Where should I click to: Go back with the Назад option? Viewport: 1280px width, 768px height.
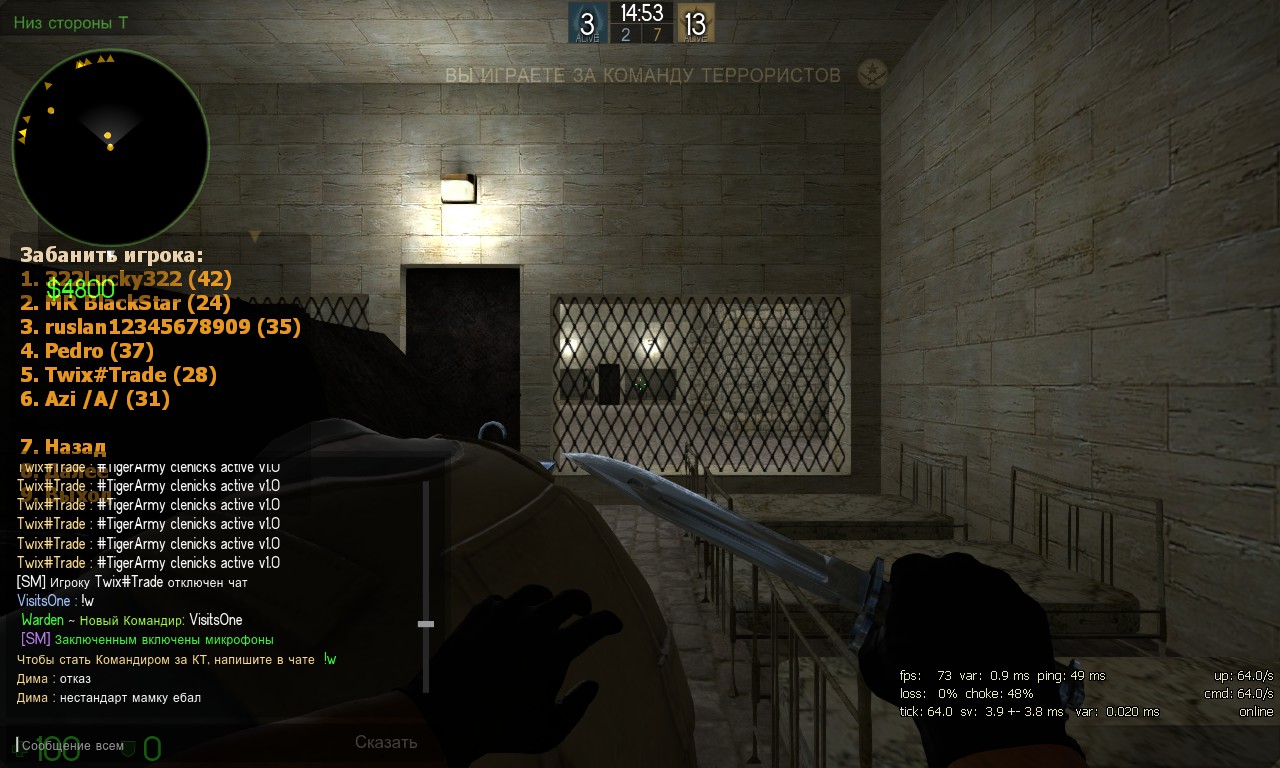tap(63, 447)
